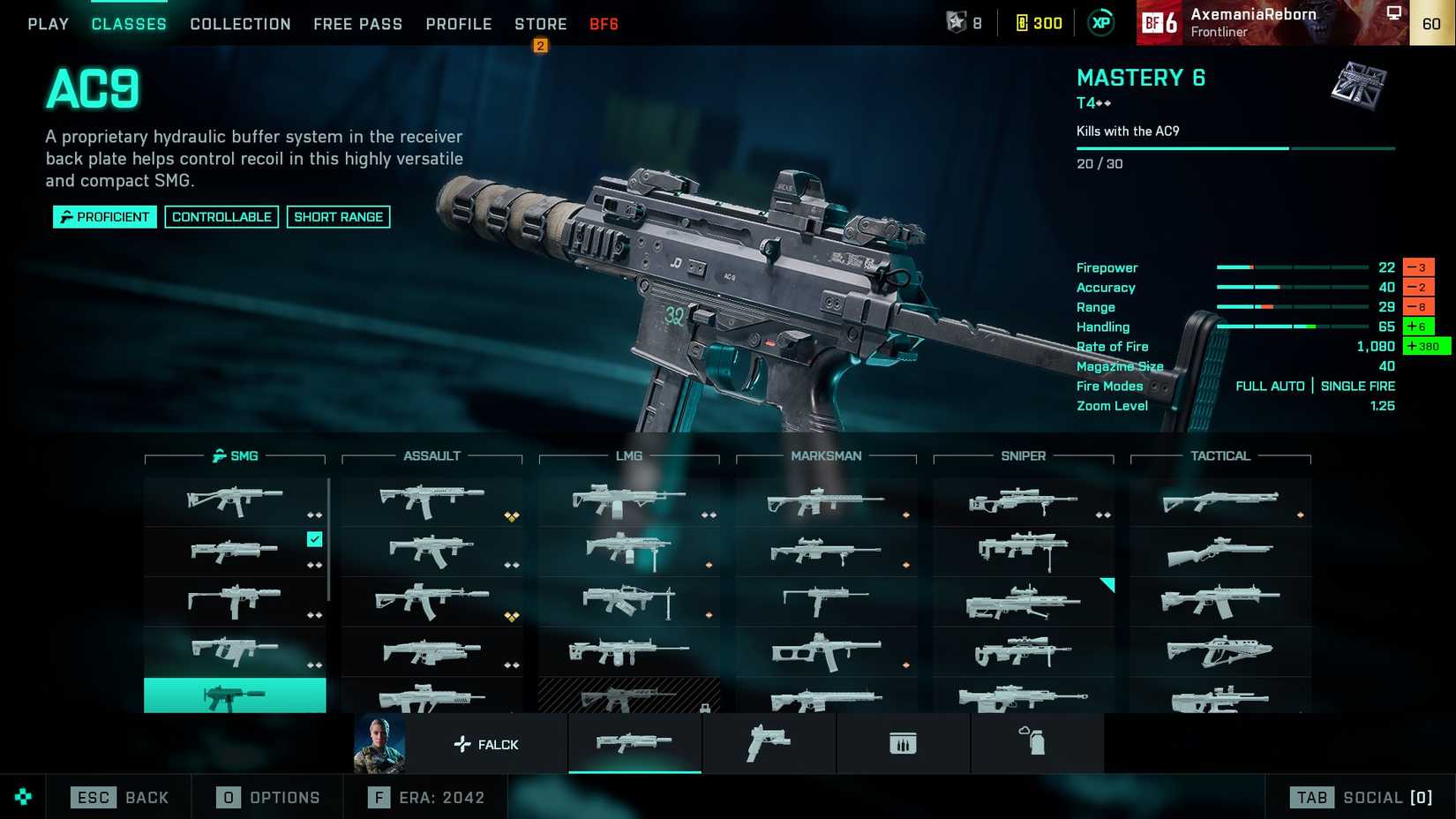Expand the SNIPER weapon category
This screenshot has width=1456, height=819.
[x=1023, y=455]
